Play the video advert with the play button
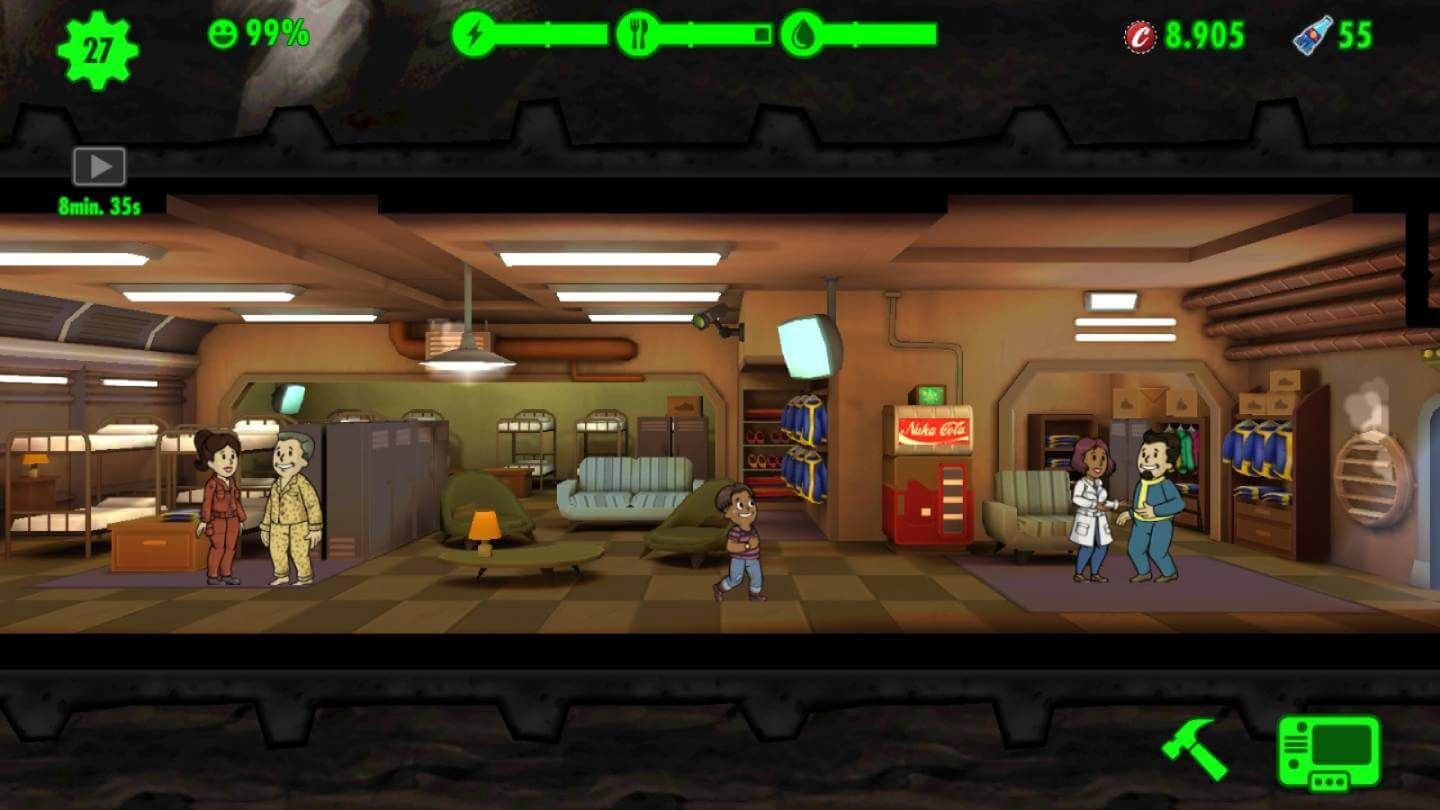The image size is (1440, 810). click(x=99, y=166)
